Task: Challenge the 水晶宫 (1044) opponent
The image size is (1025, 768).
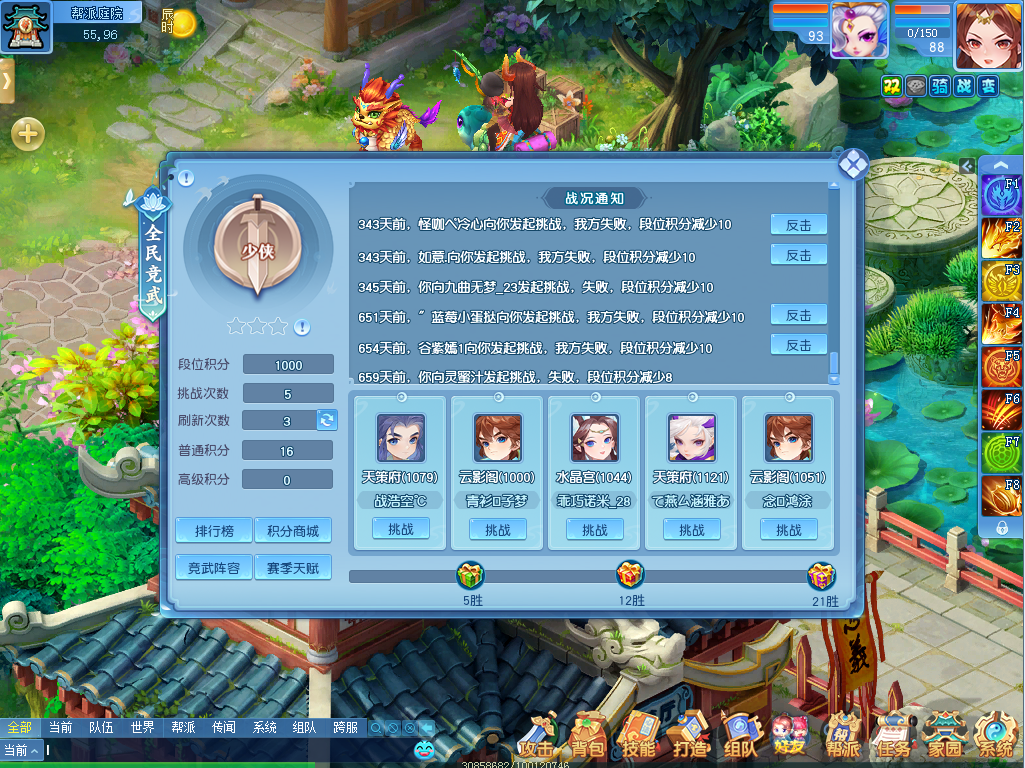Action: coord(594,529)
